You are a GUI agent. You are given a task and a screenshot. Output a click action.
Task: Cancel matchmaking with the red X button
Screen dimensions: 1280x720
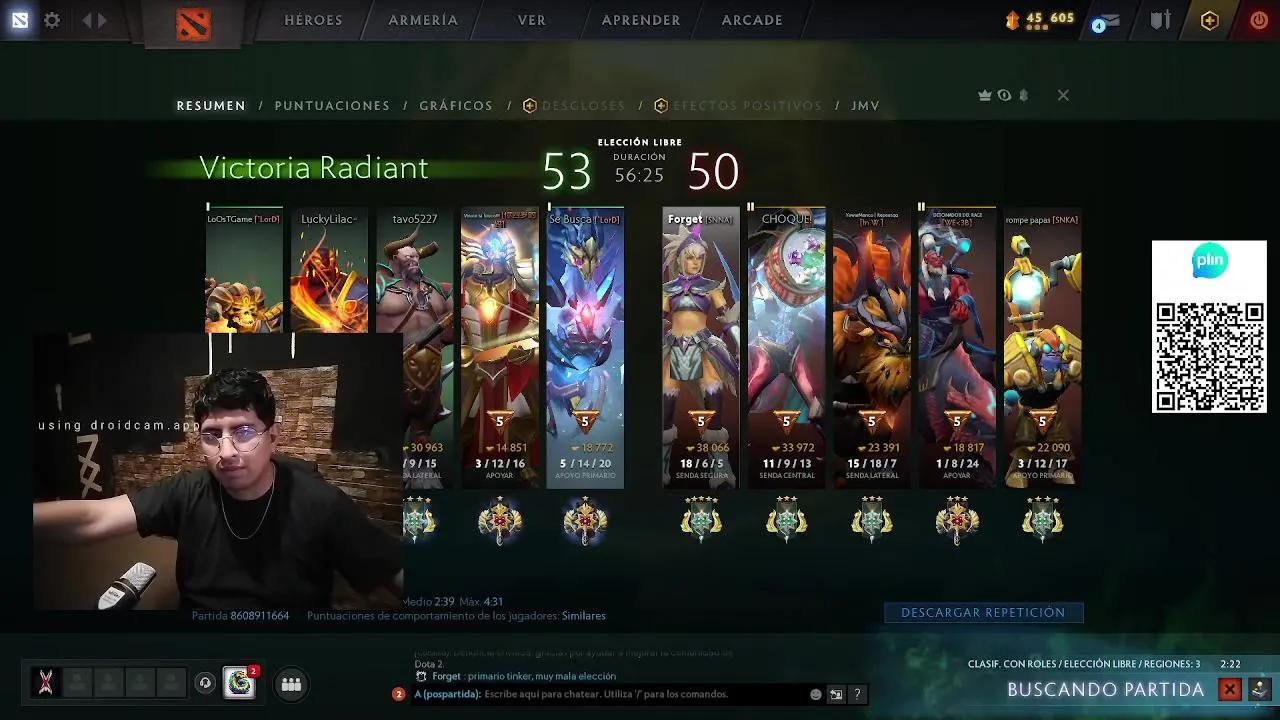[1232, 689]
